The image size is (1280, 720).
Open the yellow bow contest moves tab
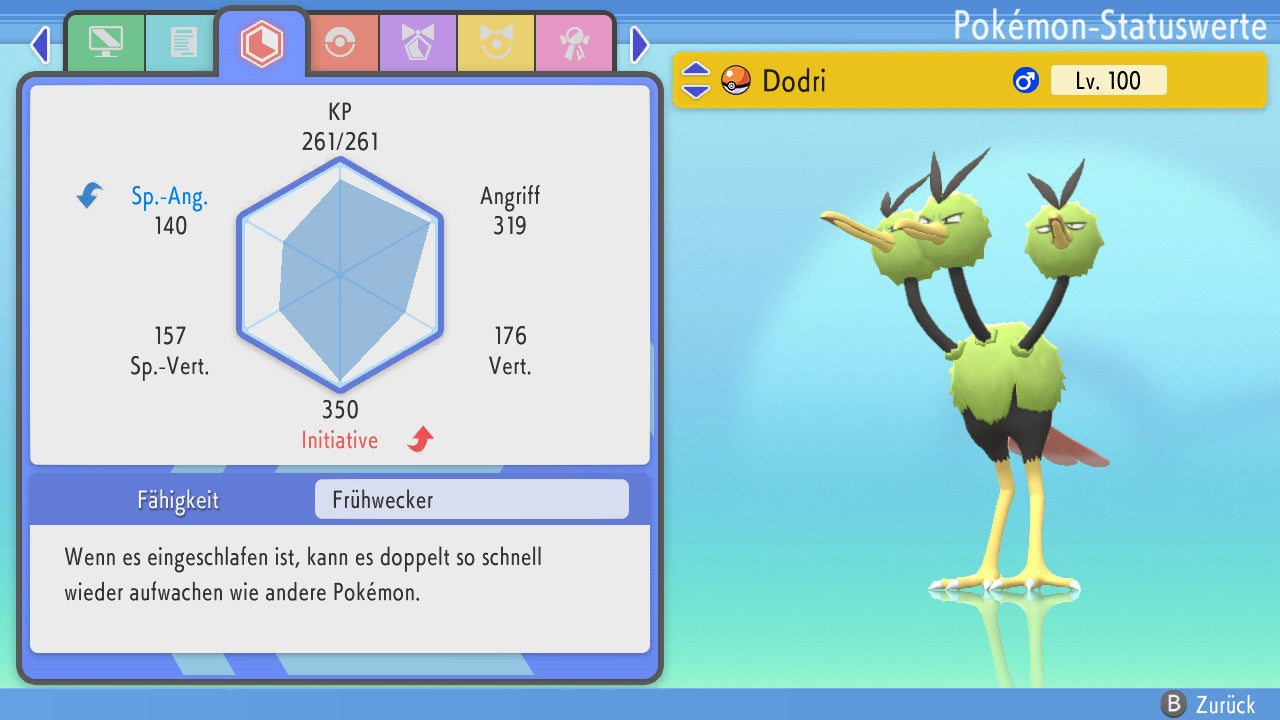[496, 43]
